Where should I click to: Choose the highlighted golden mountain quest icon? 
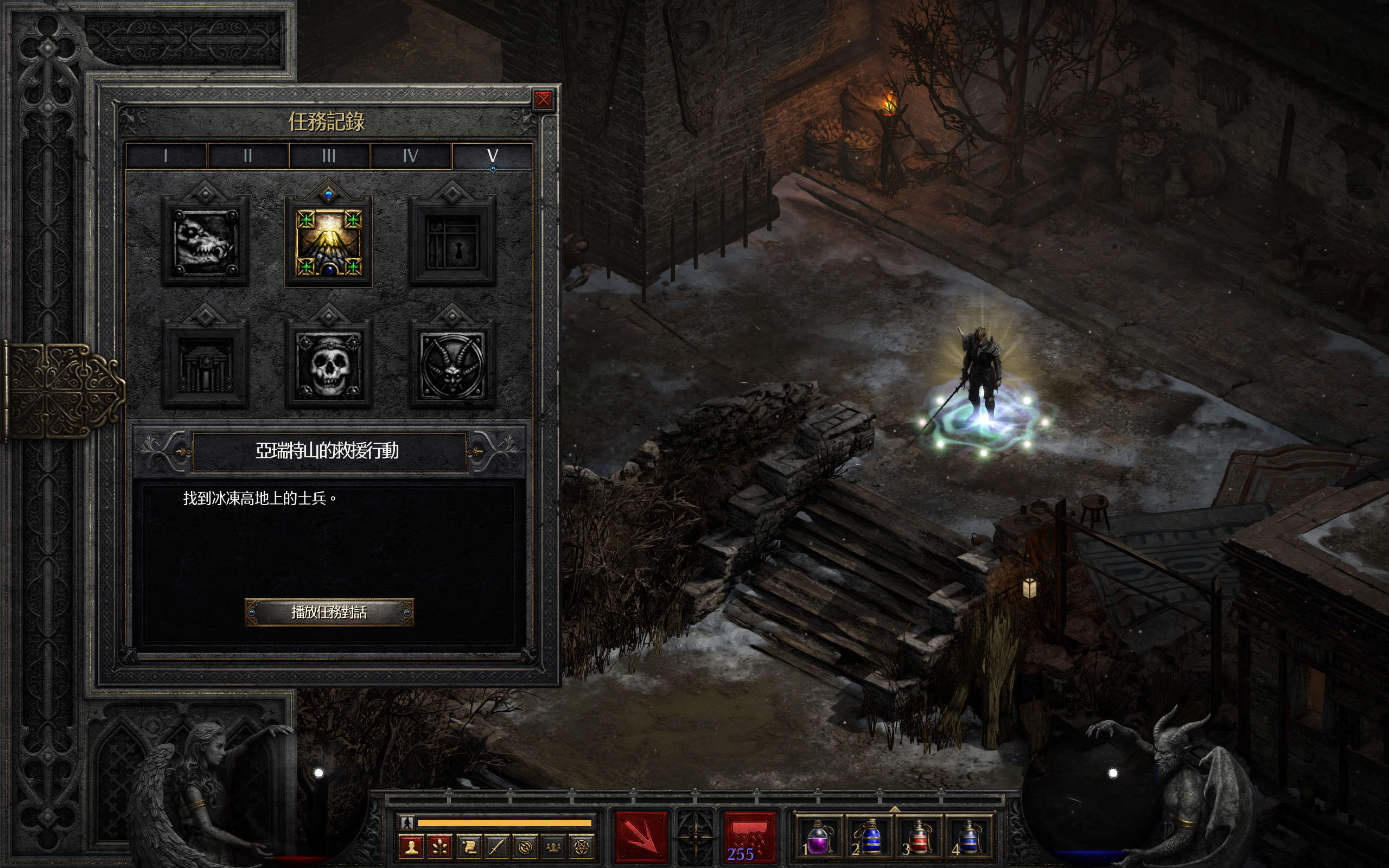click(x=328, y=242)
